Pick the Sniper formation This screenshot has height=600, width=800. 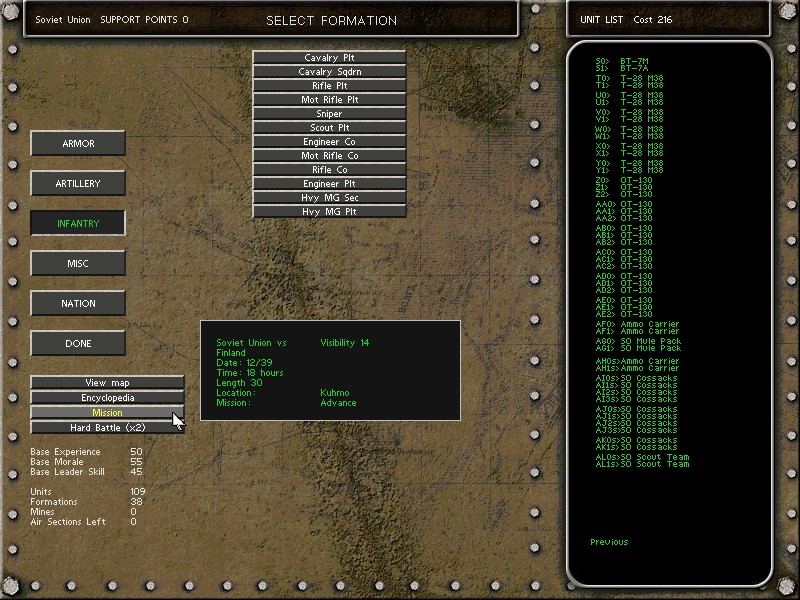point(329,114)
